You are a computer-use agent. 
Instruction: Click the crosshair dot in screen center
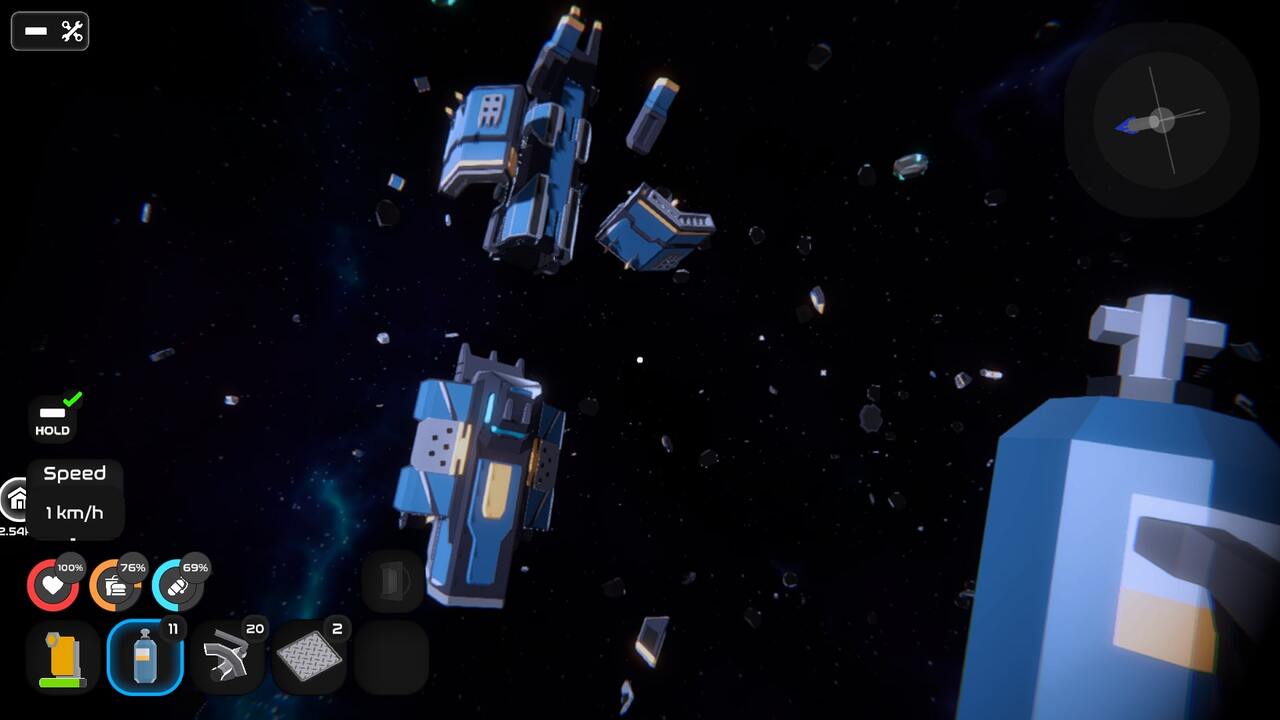[640, 360]
